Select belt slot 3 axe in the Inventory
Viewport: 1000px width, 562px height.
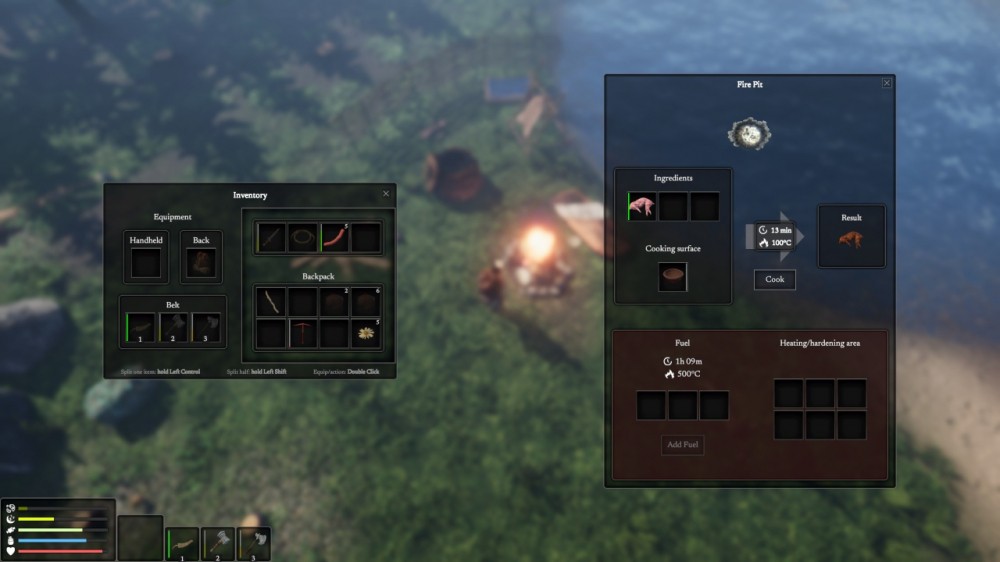coord(205,328)
